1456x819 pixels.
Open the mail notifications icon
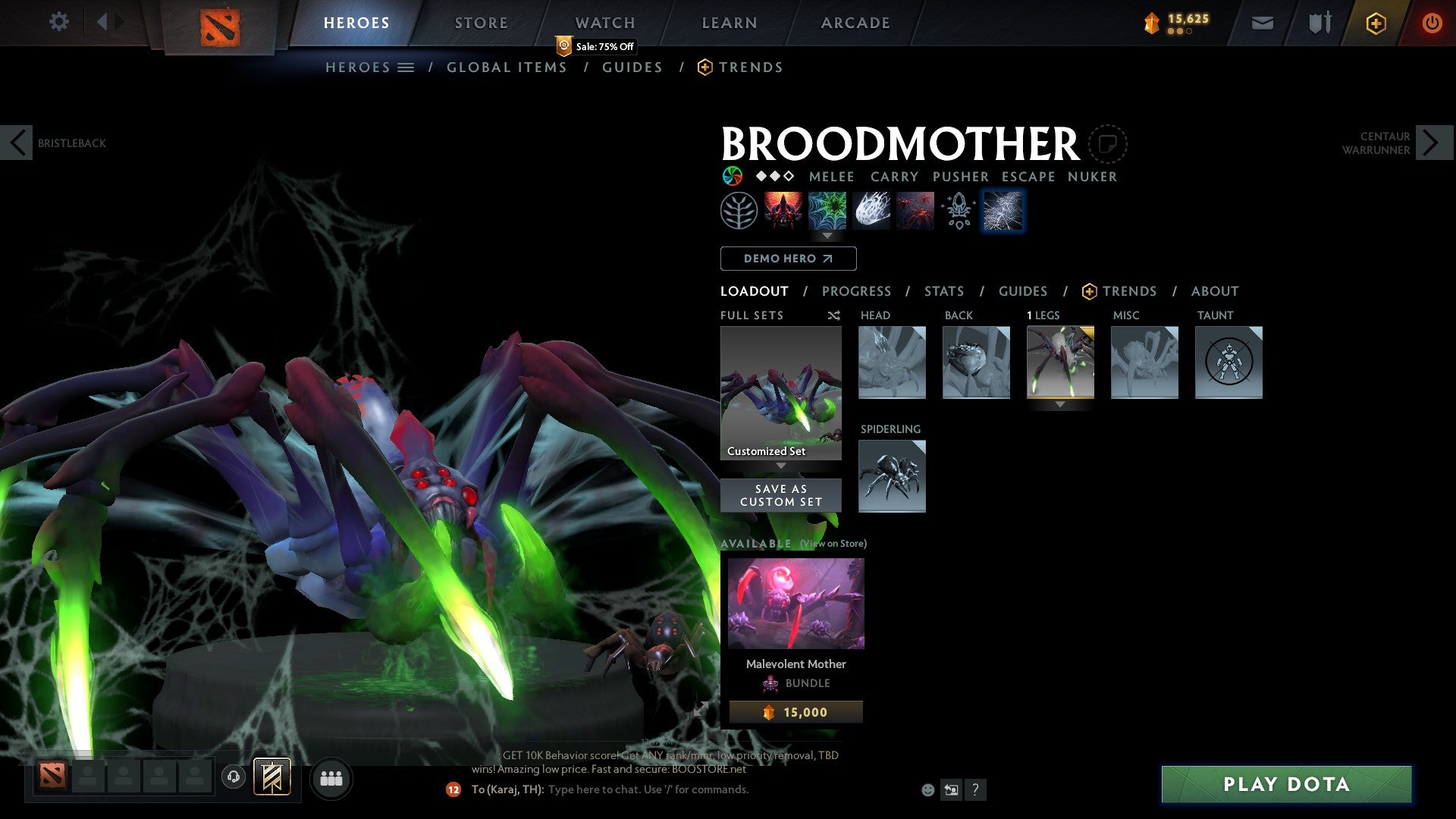pyautogui.click(x=1262, y=22)
